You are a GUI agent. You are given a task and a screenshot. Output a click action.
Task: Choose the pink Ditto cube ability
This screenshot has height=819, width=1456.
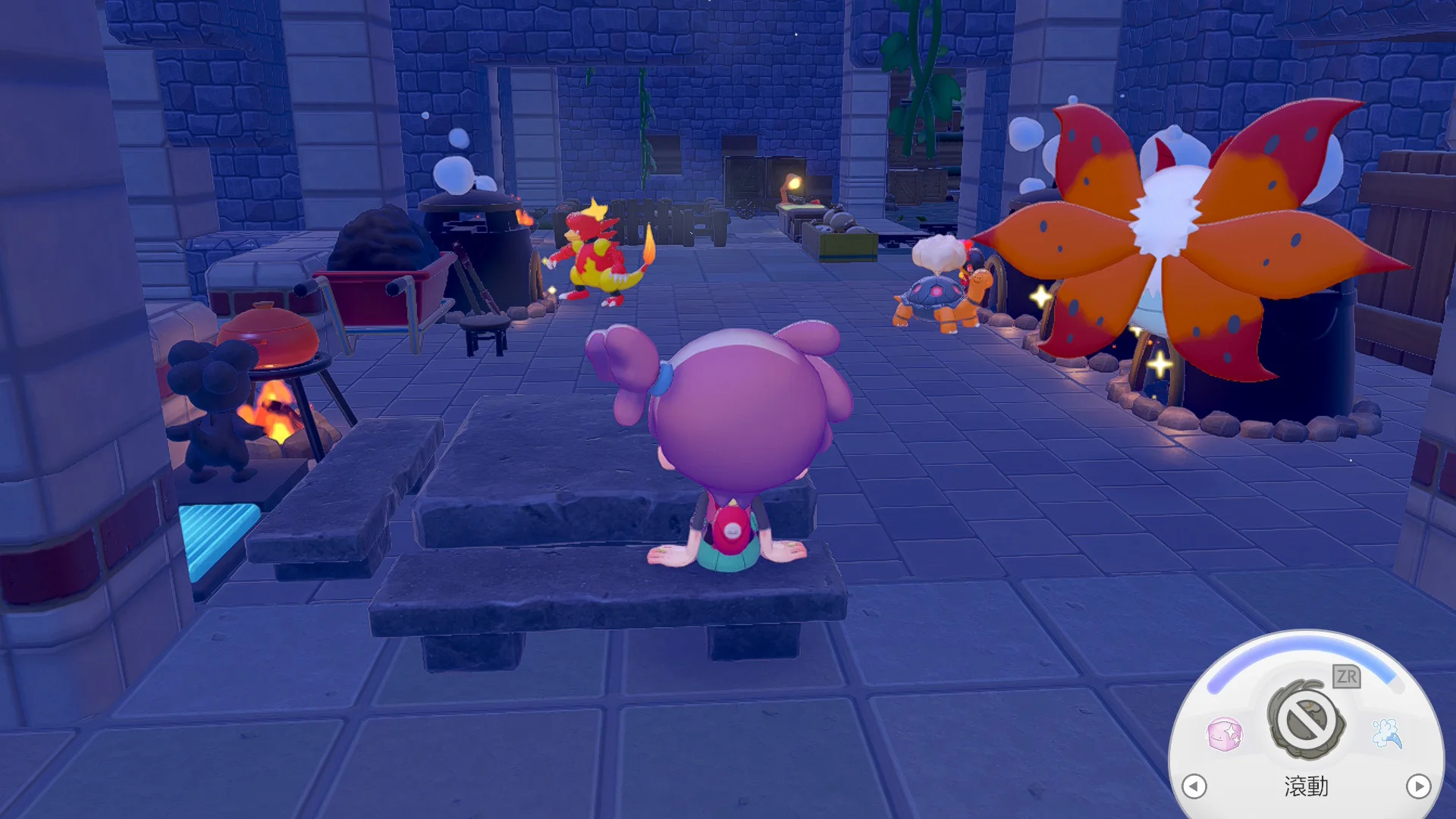point(1224,734)
